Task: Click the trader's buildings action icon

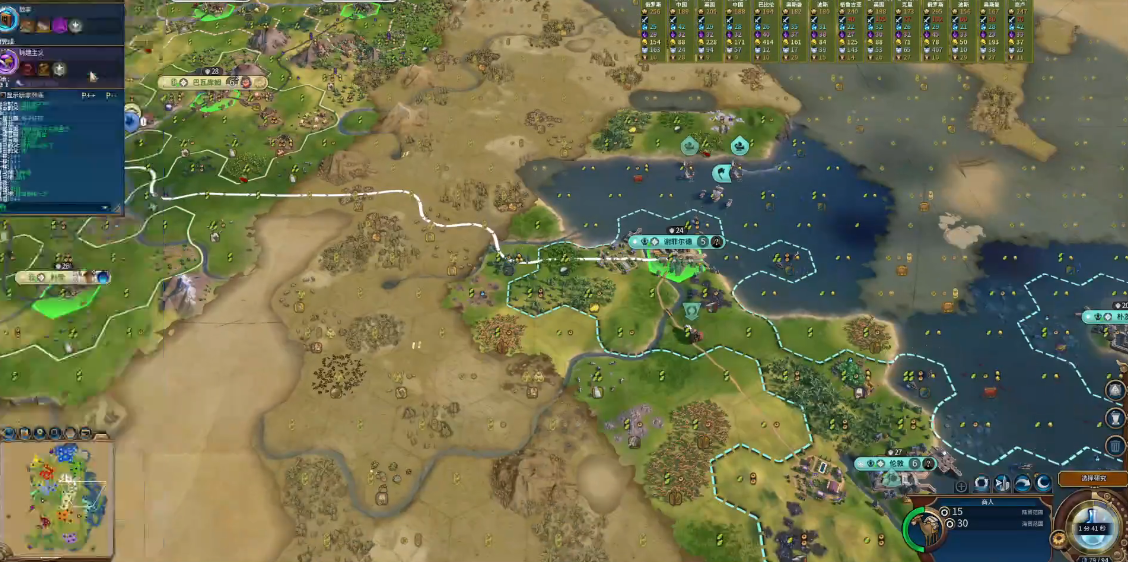Action: [1003, 484]
